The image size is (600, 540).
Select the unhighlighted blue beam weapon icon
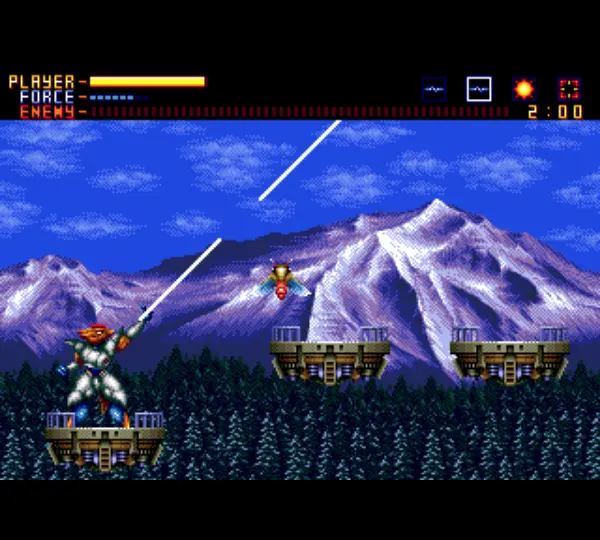pos(434,89)
